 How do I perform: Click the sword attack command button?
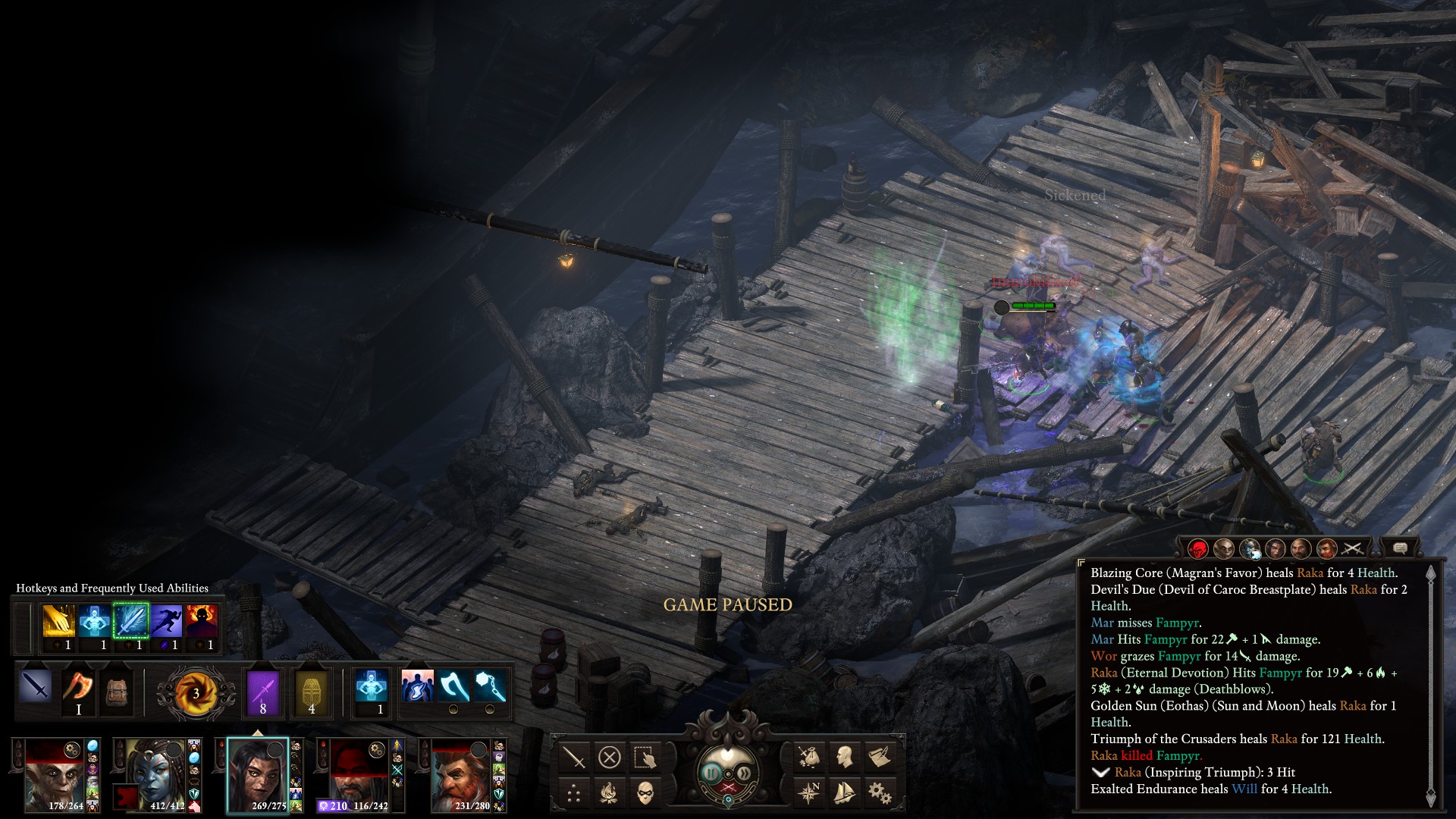pyautogui.click(x=574, y=757)
